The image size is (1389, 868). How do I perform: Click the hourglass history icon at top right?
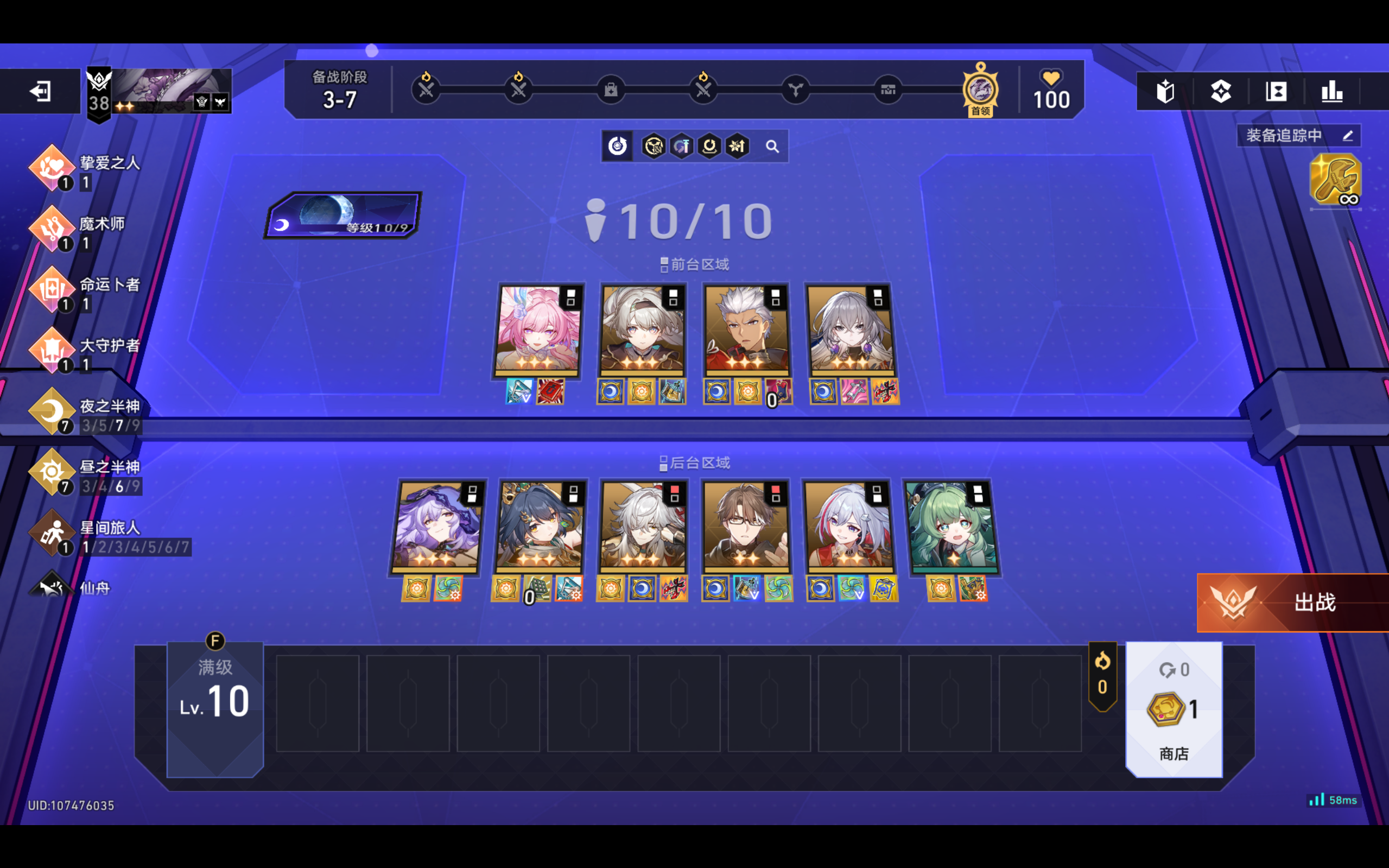tap(1276, 91)
